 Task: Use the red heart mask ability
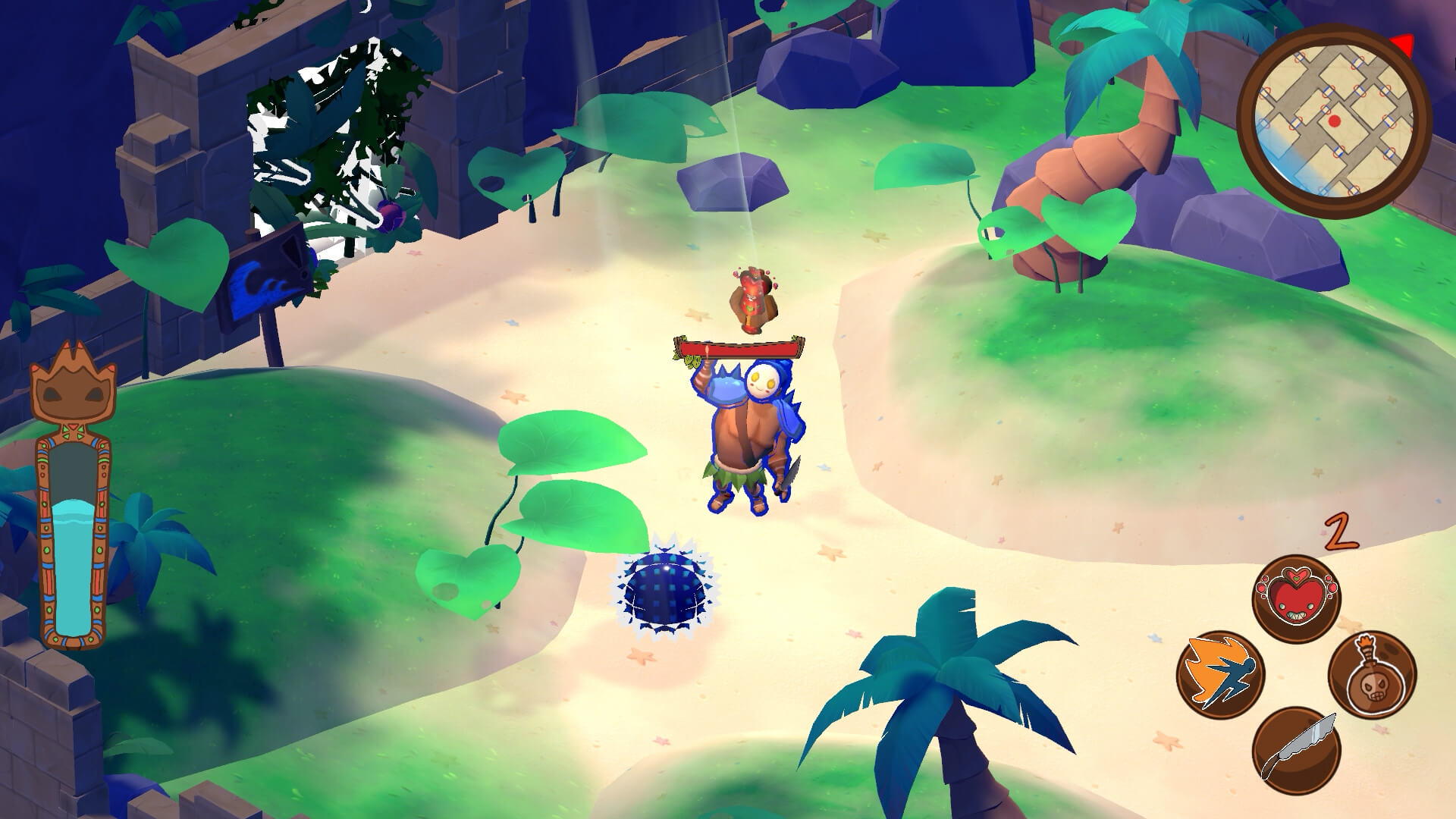[x=1296, y=599]
